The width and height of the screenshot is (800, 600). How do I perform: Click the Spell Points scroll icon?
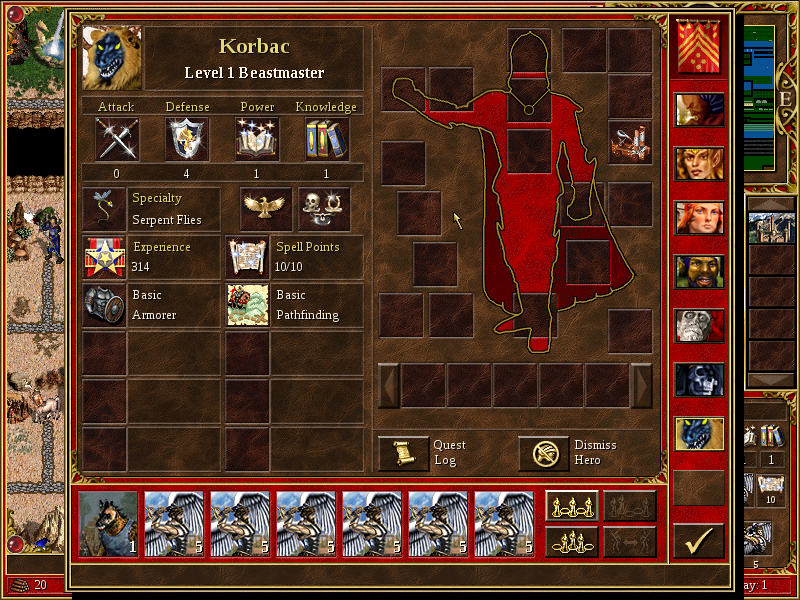247,257
